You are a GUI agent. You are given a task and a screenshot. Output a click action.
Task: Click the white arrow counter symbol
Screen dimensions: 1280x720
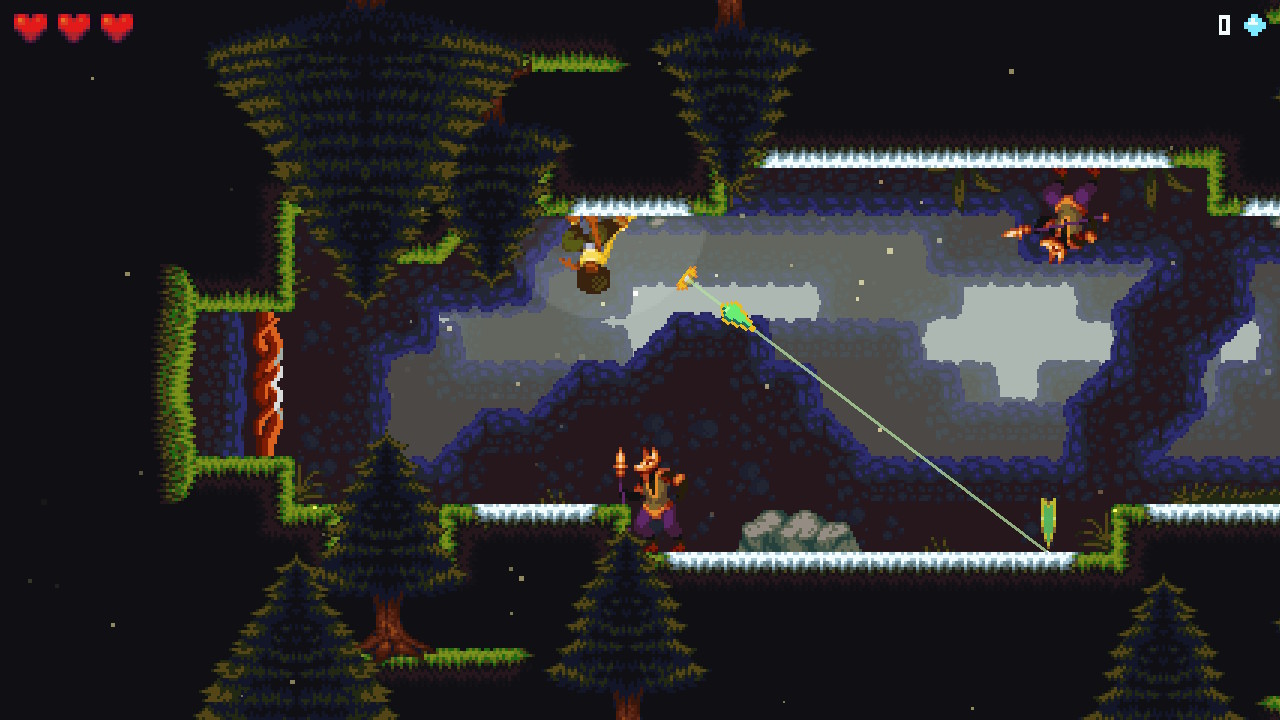(x=1222, y=25)
